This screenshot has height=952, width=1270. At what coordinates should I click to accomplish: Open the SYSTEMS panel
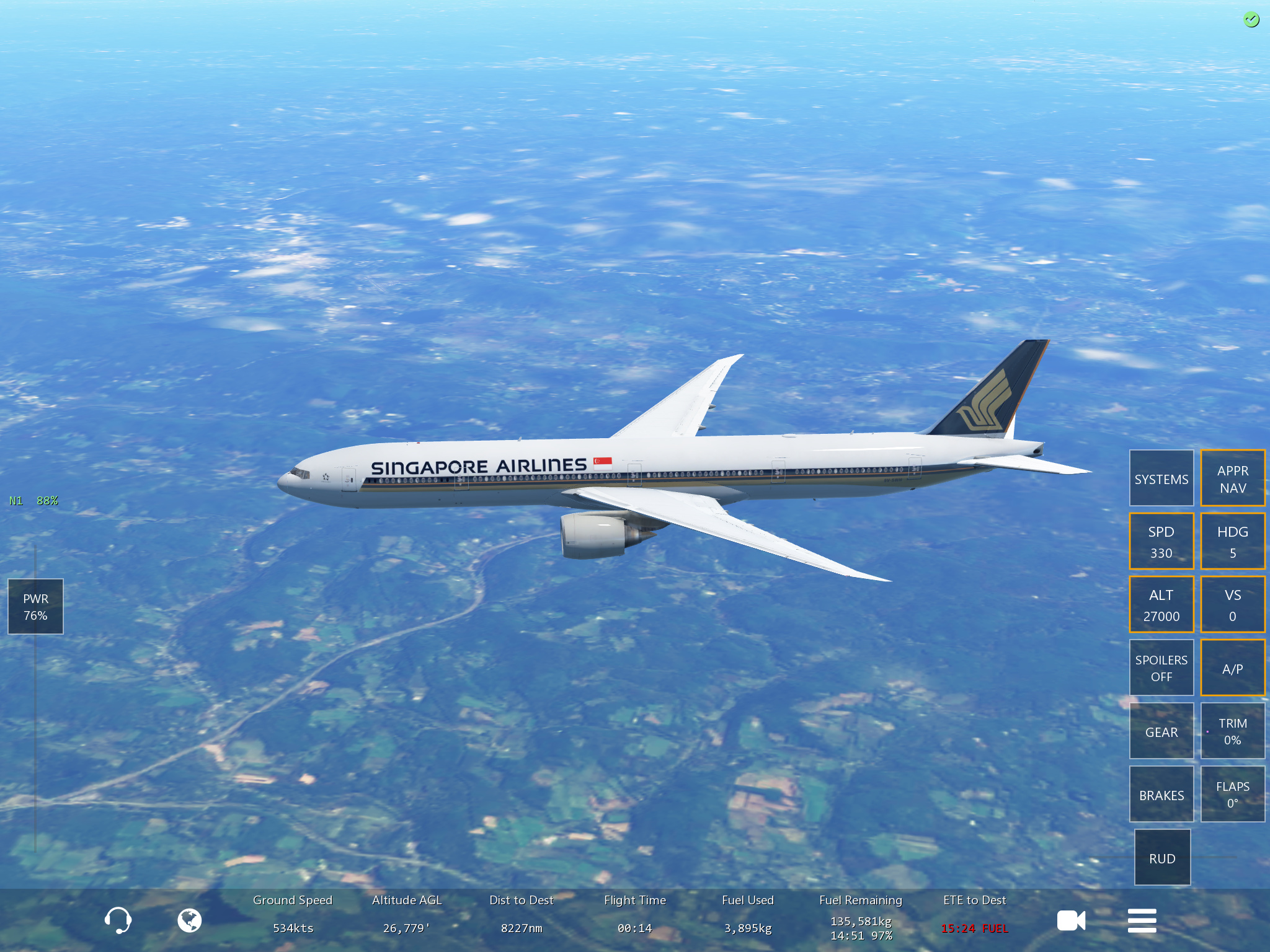tap(1161, 478)
